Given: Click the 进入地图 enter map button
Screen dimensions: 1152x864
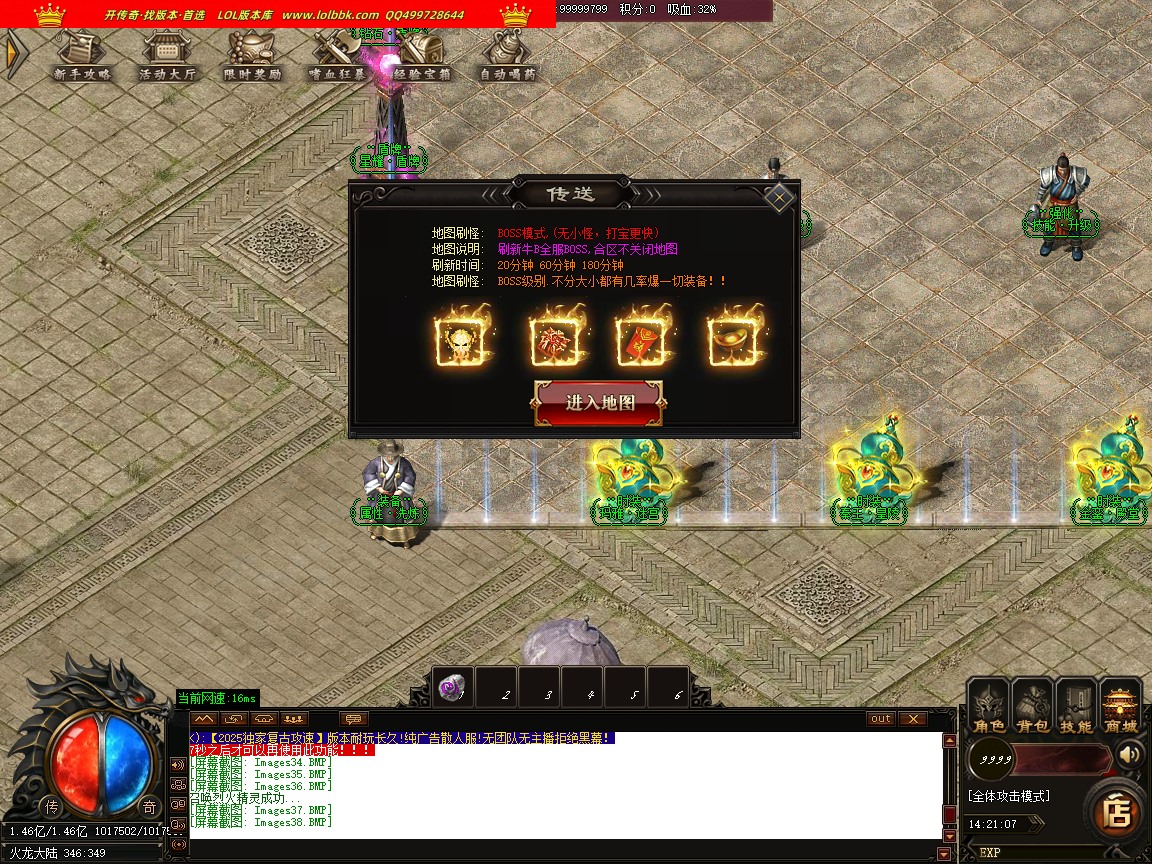Looking at the screenshot, I should pyautogui.click(x=600, y=403).
